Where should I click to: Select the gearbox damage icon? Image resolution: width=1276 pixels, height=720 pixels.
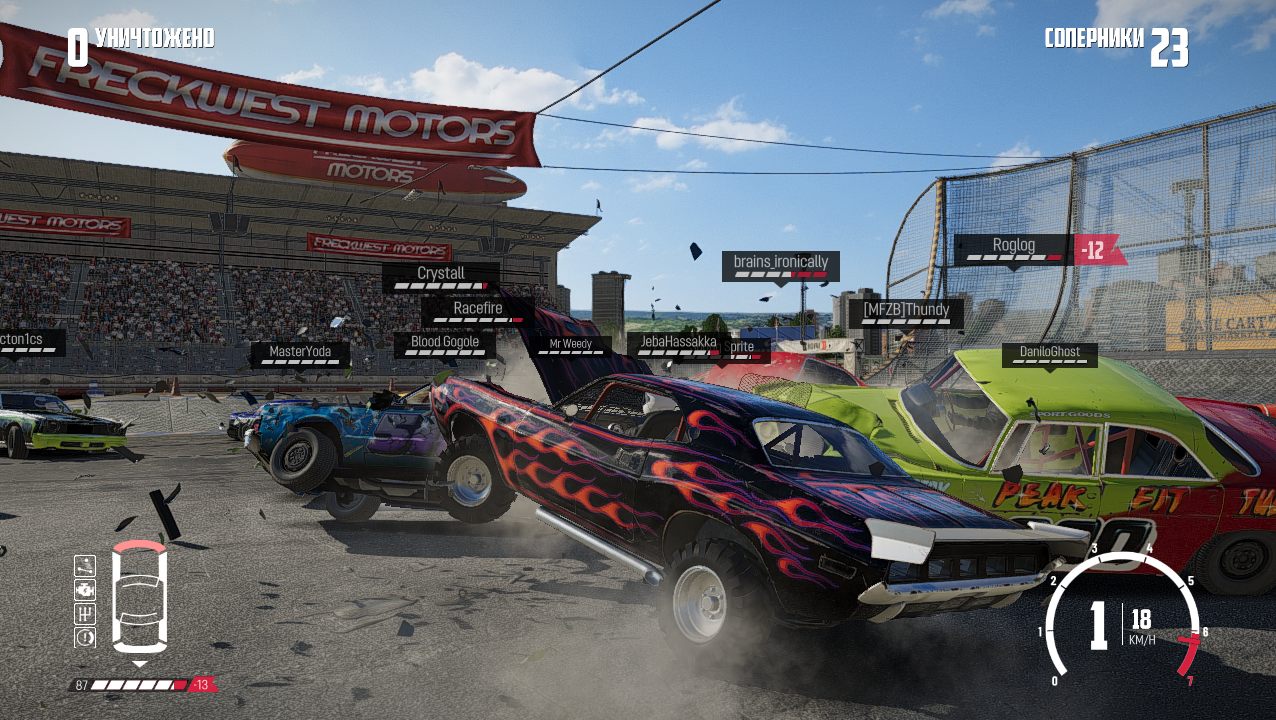click(85, 613)
